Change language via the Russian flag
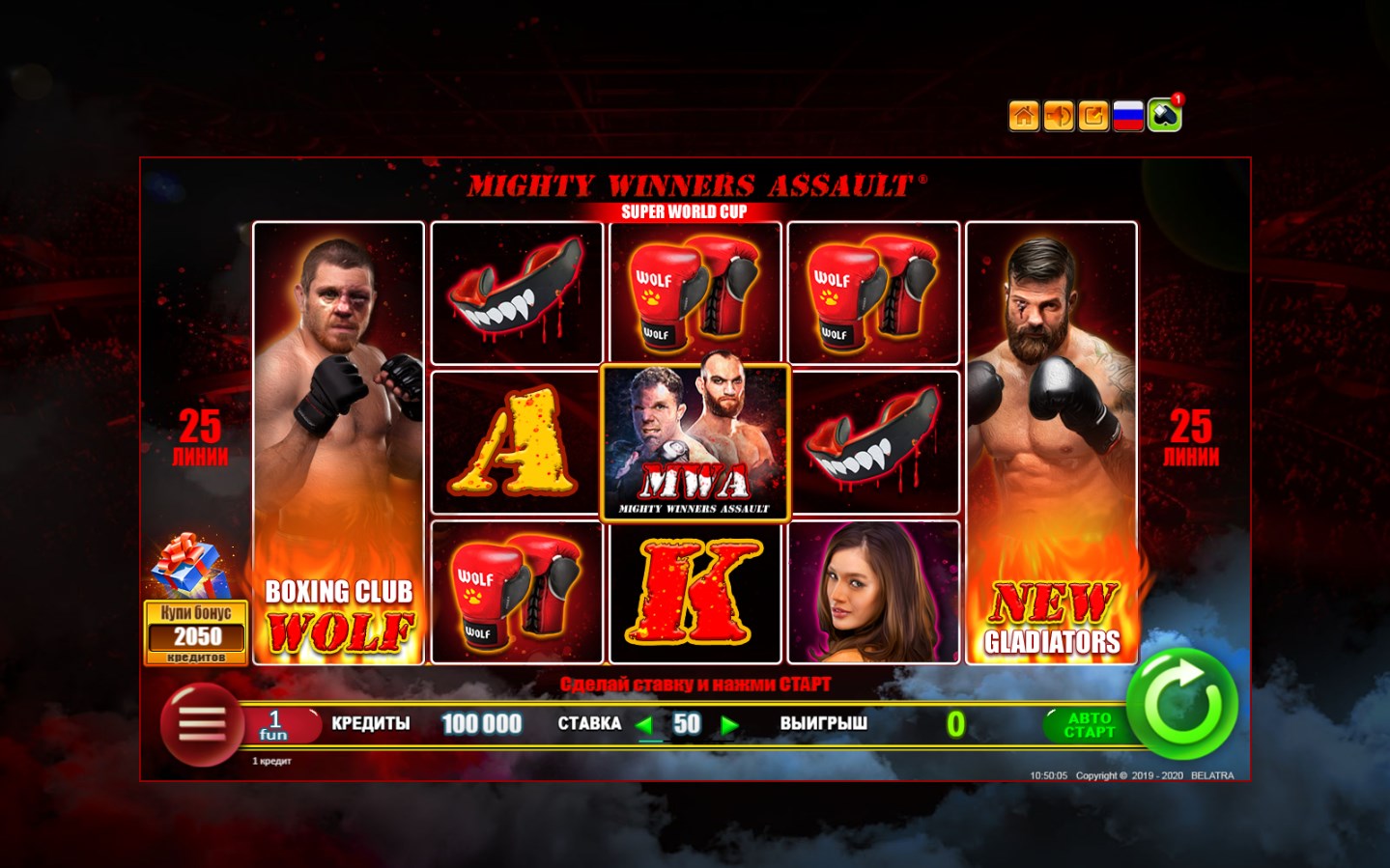This screenshot has width=1390, height=868. click(x=1128, y=116)
